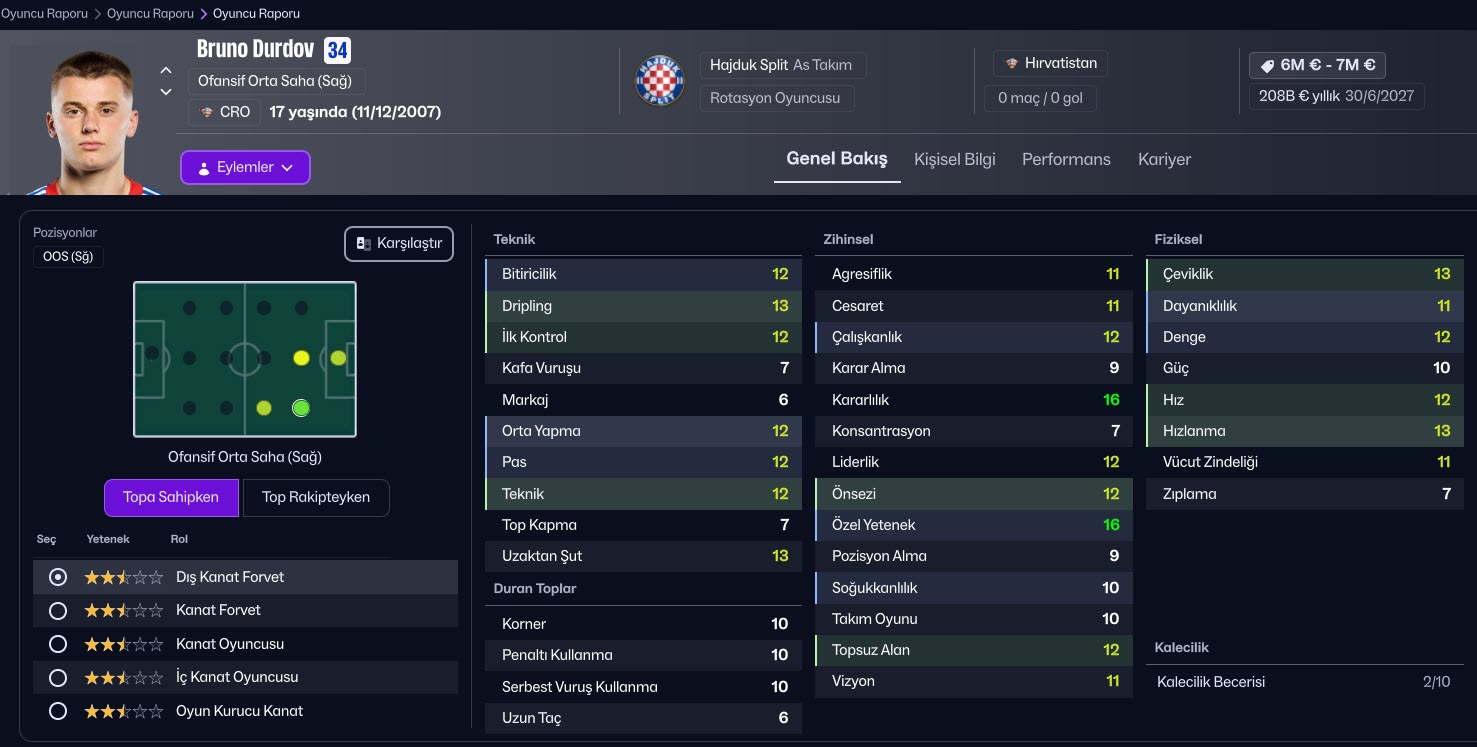Show the Kariyer tab

[x=1164, y=160]
